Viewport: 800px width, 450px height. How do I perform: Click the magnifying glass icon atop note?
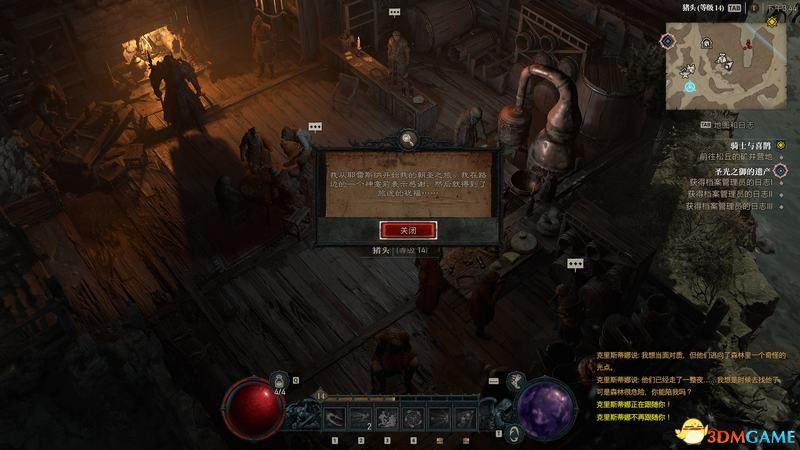point(407,138)
